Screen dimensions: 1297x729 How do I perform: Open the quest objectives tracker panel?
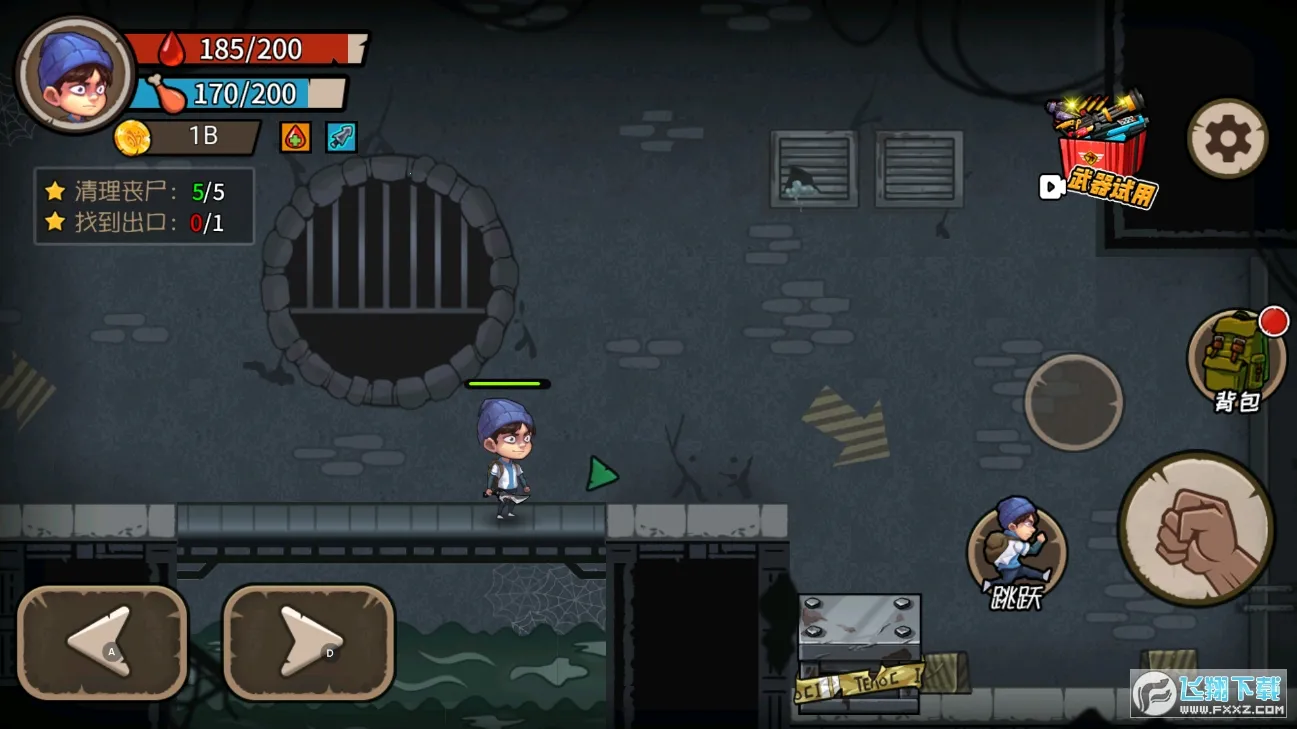pos(145,206)
